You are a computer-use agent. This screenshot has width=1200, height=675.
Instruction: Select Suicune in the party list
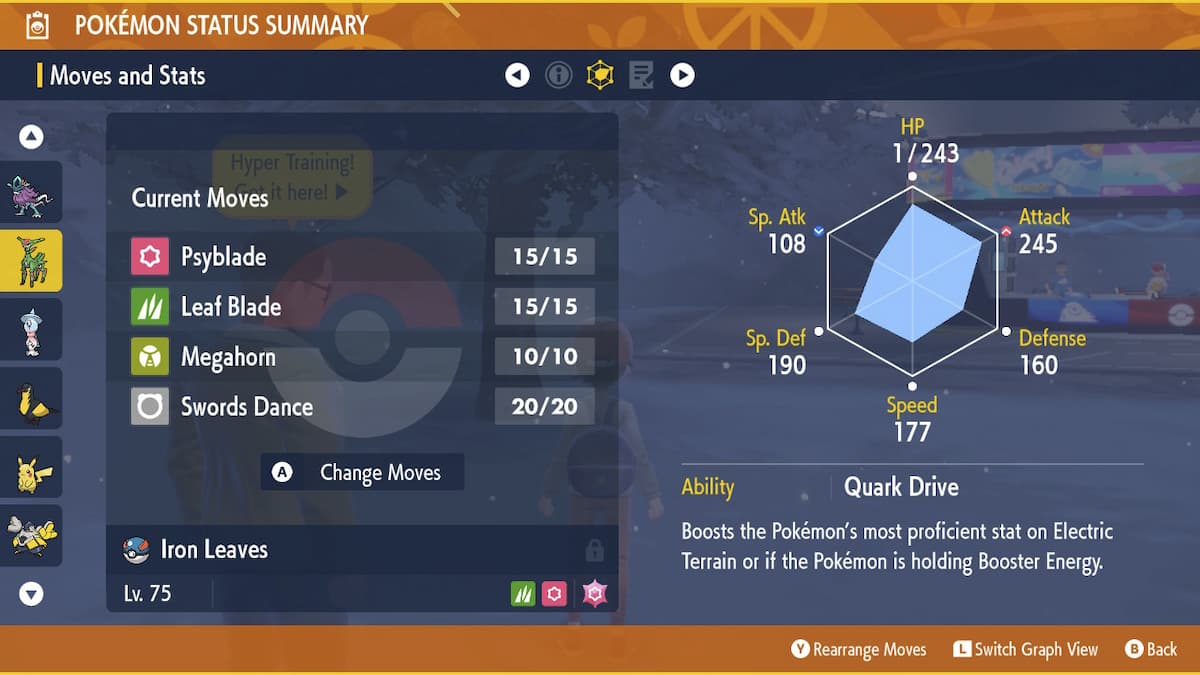(x=31, y=192)
